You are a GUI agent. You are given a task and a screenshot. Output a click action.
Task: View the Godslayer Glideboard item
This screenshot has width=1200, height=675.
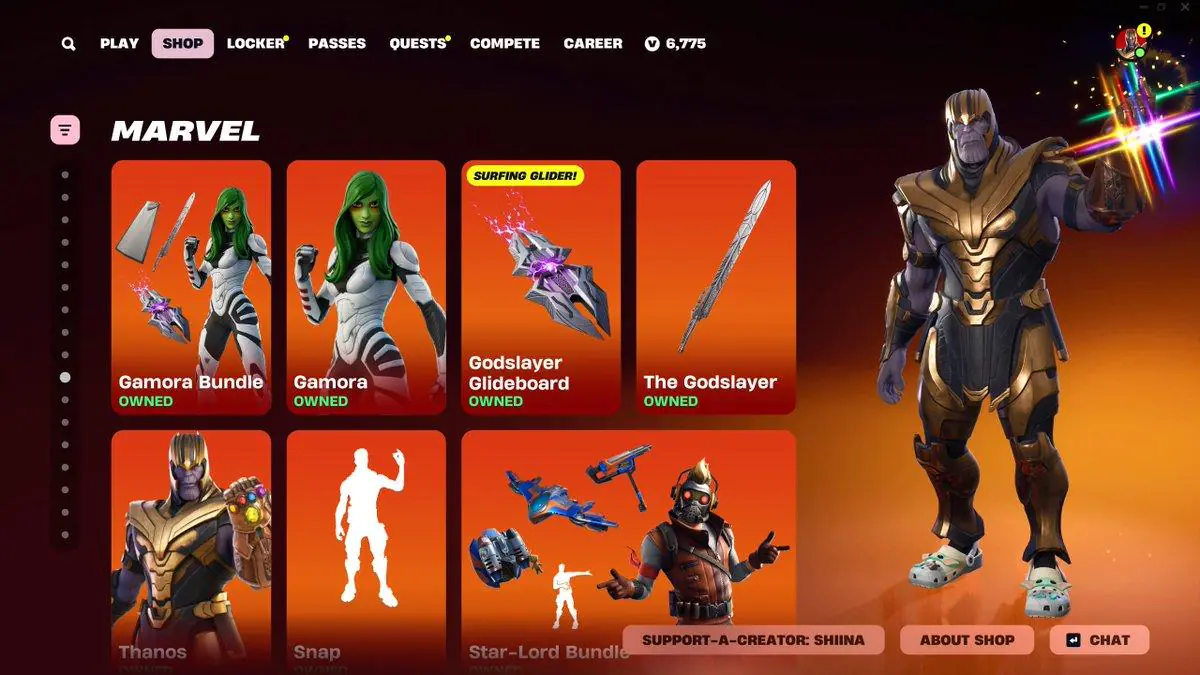pyautogui.click(x=541, y=287)
